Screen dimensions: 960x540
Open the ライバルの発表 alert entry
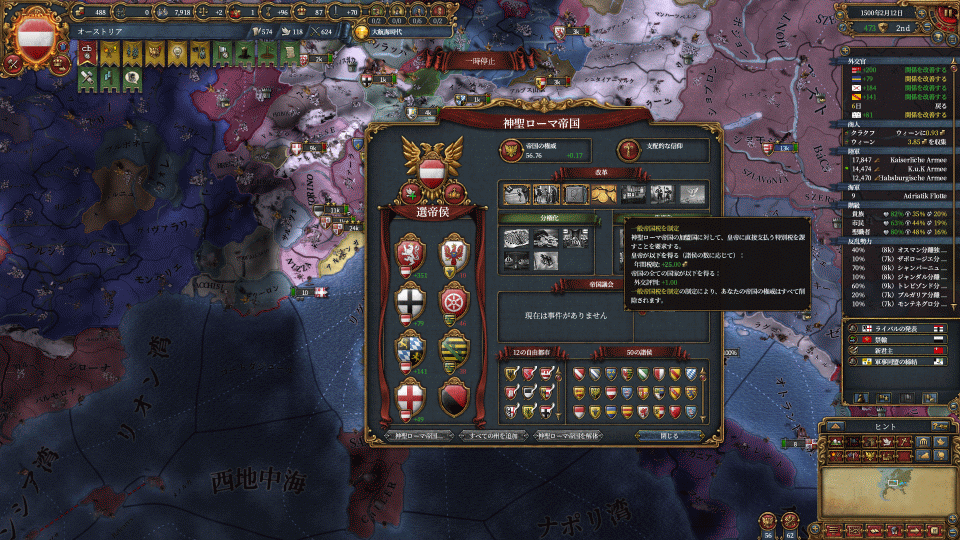(x=895, y=328)
